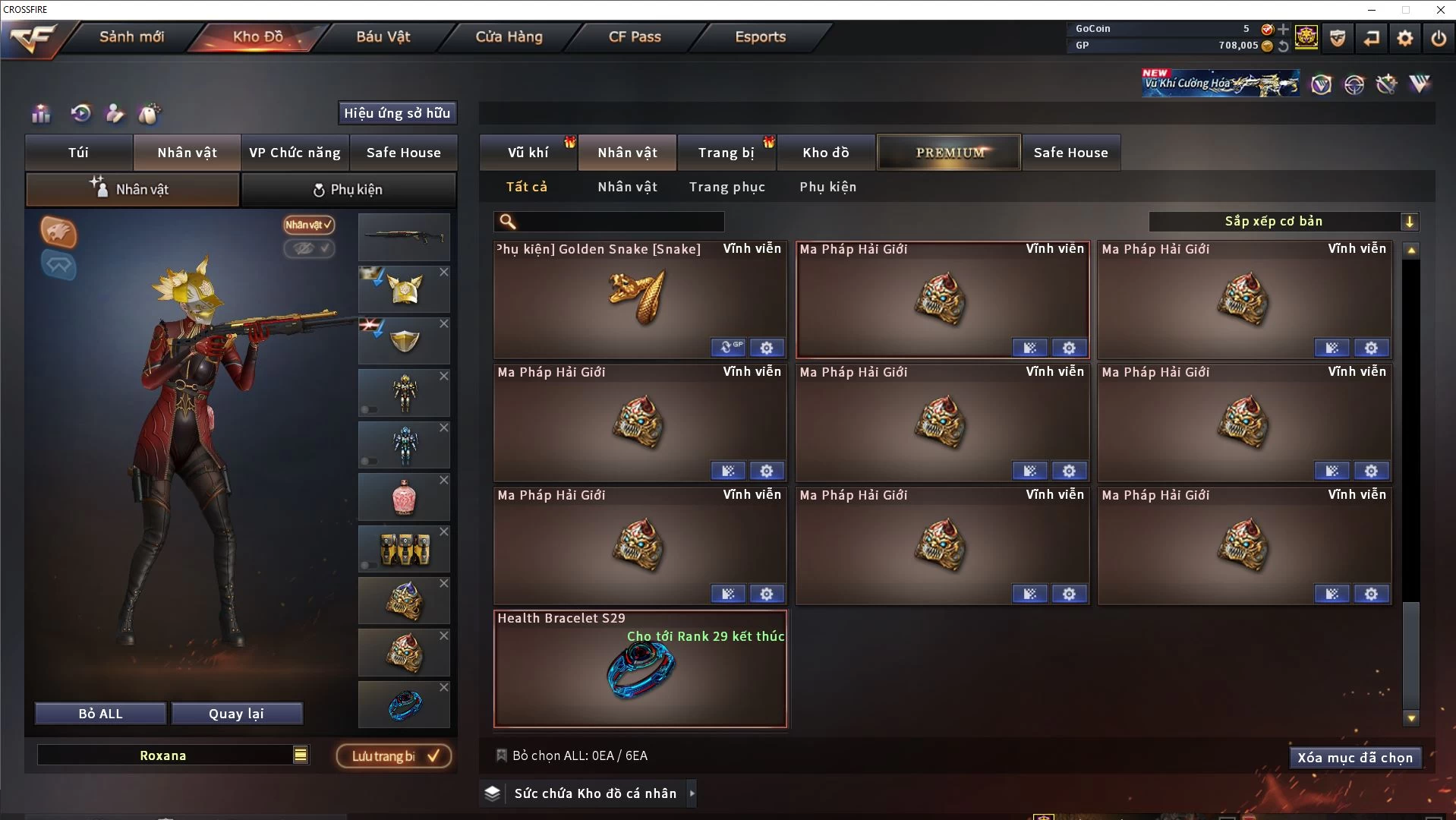This screenshot has width=1456, height=820.
Task: Click the Quay lại button
Action: pos(236,714)
